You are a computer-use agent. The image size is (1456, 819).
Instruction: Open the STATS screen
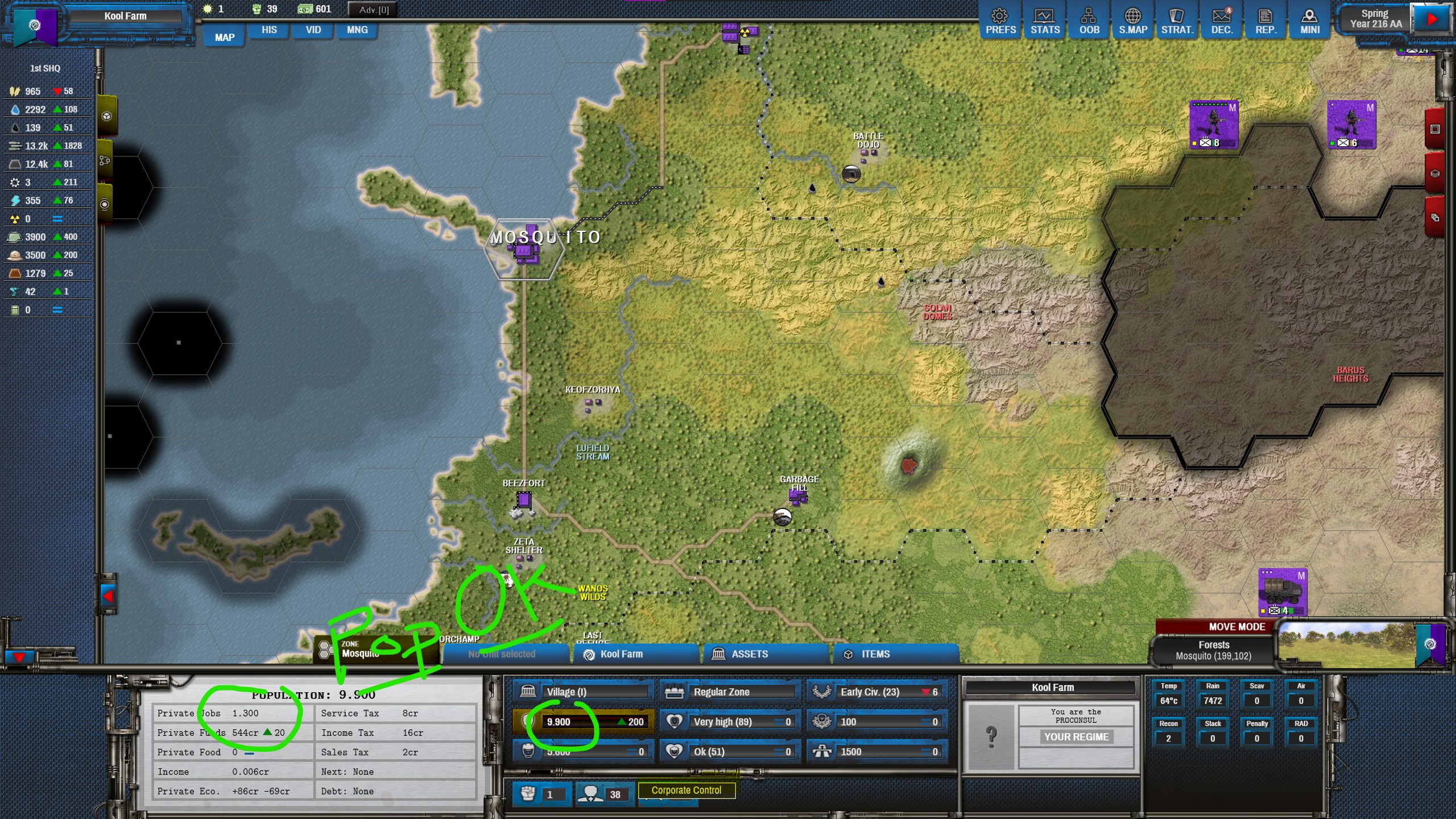(1045, 22)
